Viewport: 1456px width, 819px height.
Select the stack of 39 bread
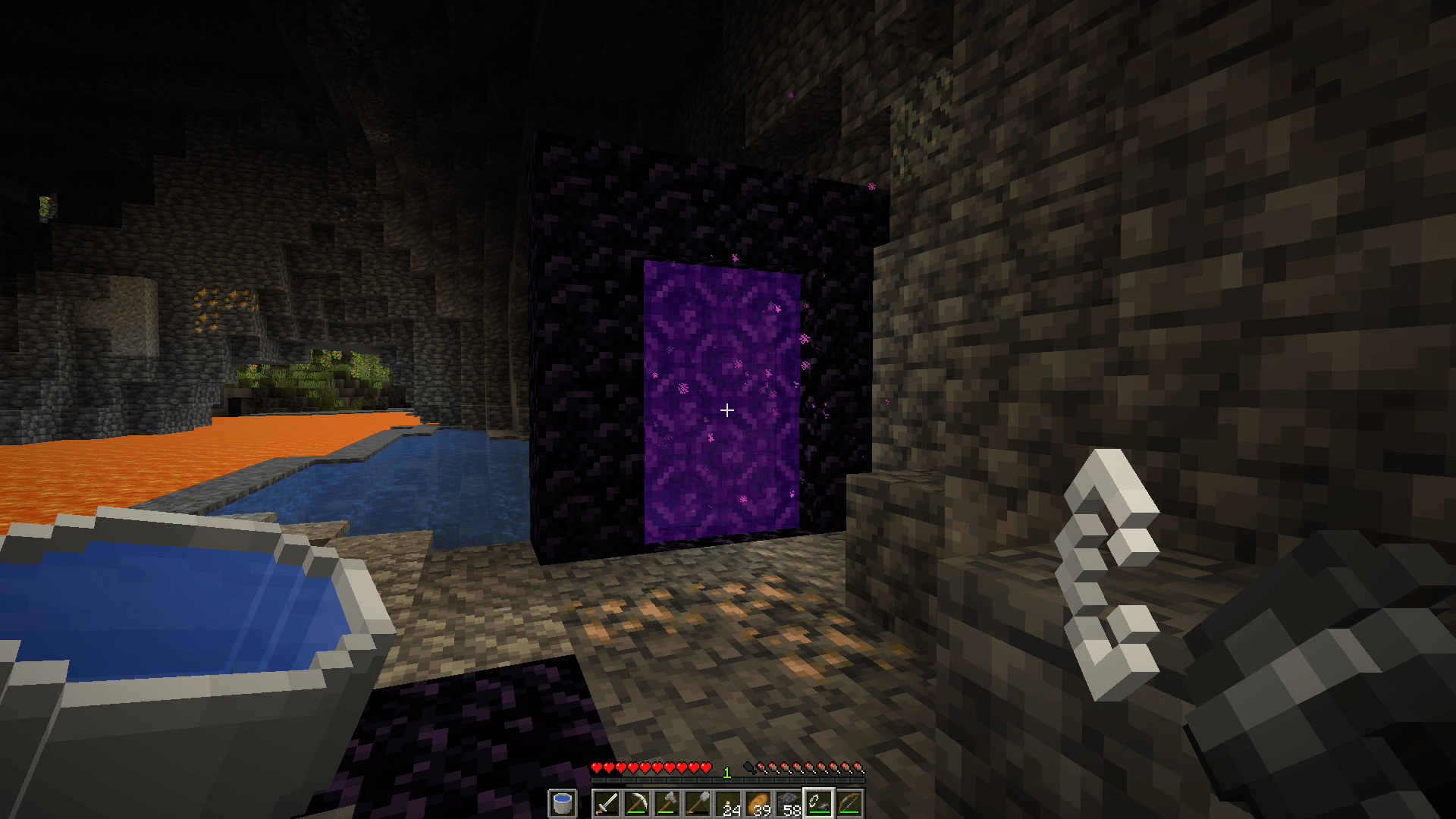pos(758,802)
